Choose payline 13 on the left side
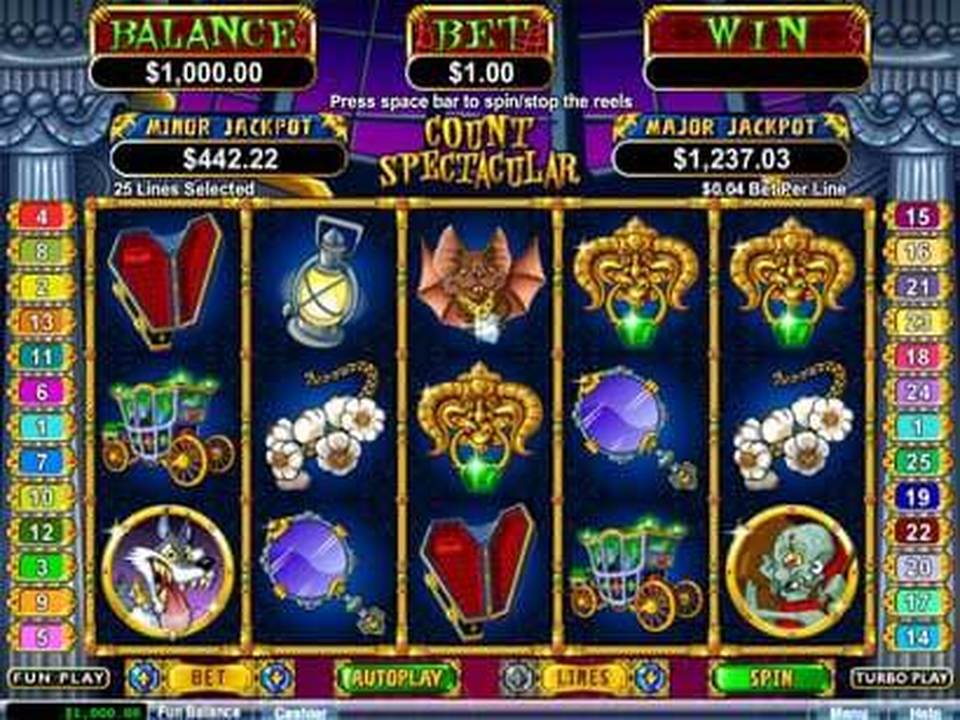Screen dimensions: 960x720 tap(42, 321)
